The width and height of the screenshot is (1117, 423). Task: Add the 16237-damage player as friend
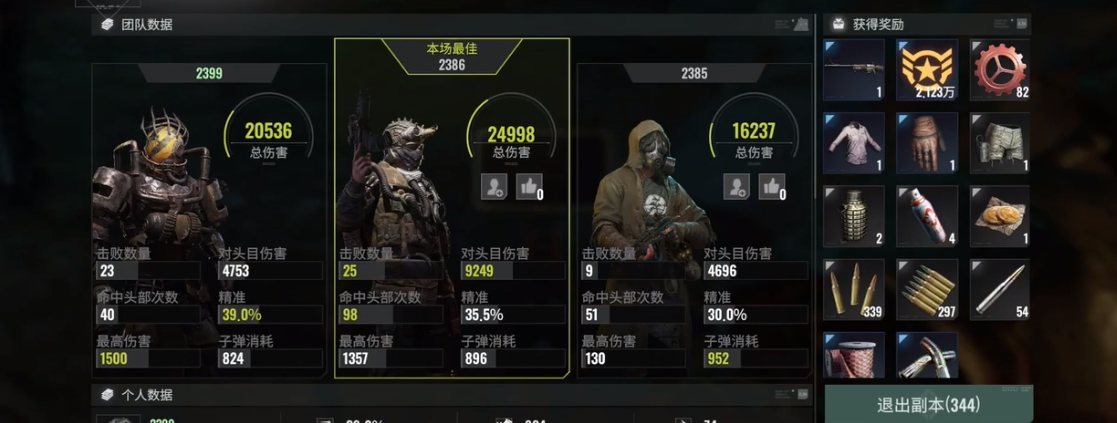coord(737,186)
